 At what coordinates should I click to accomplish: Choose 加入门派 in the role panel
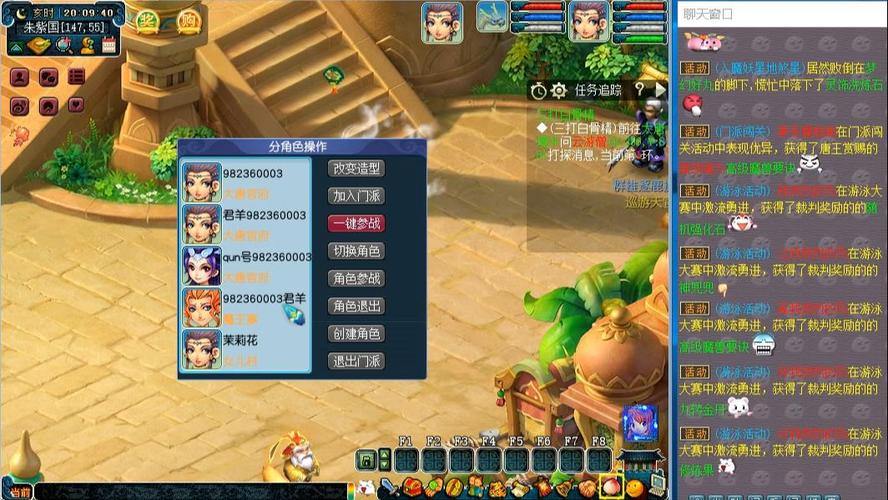pos(357,196)
